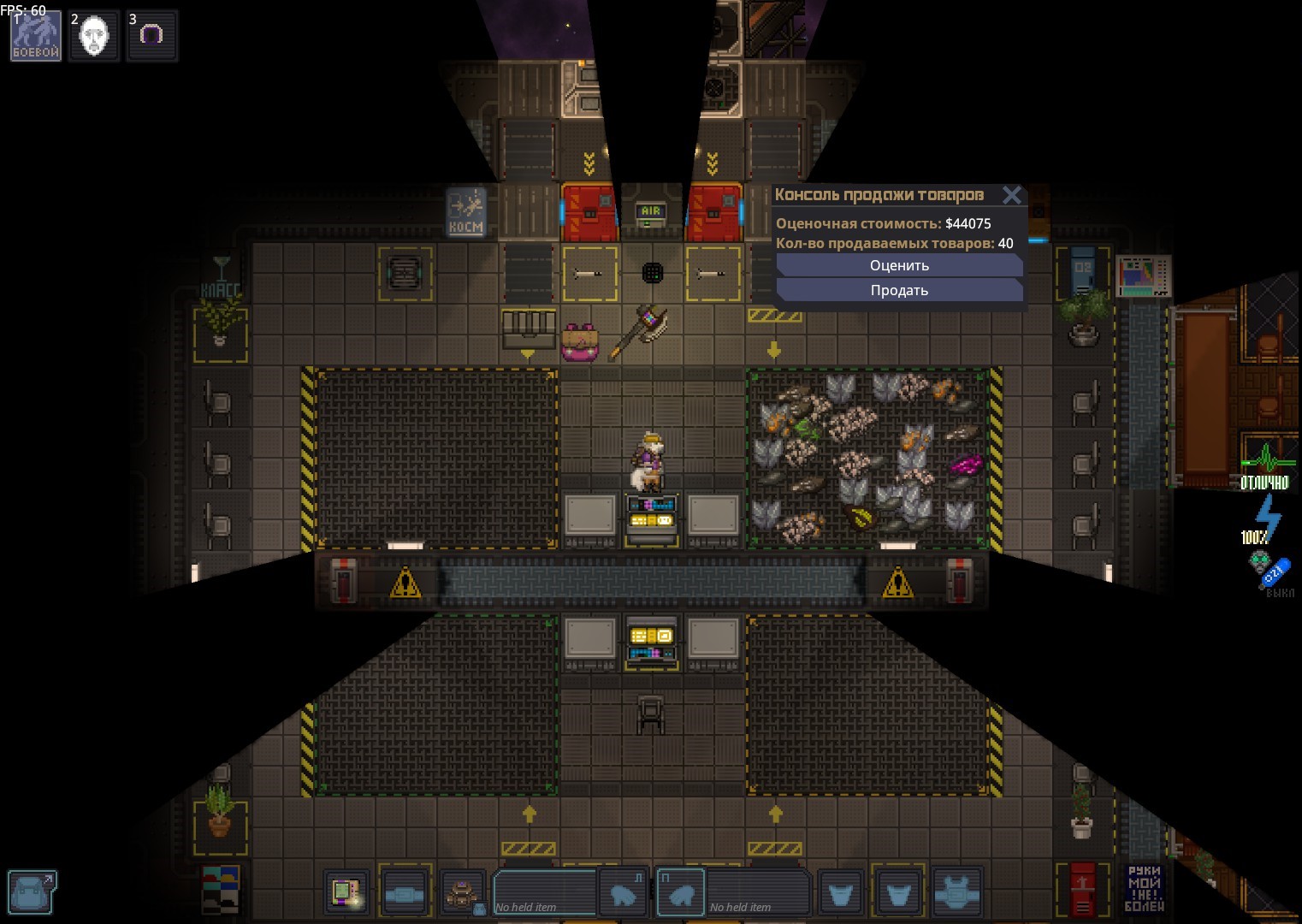
Task: Click the suit vest equipment slot
Action: [x=956, y=894]
